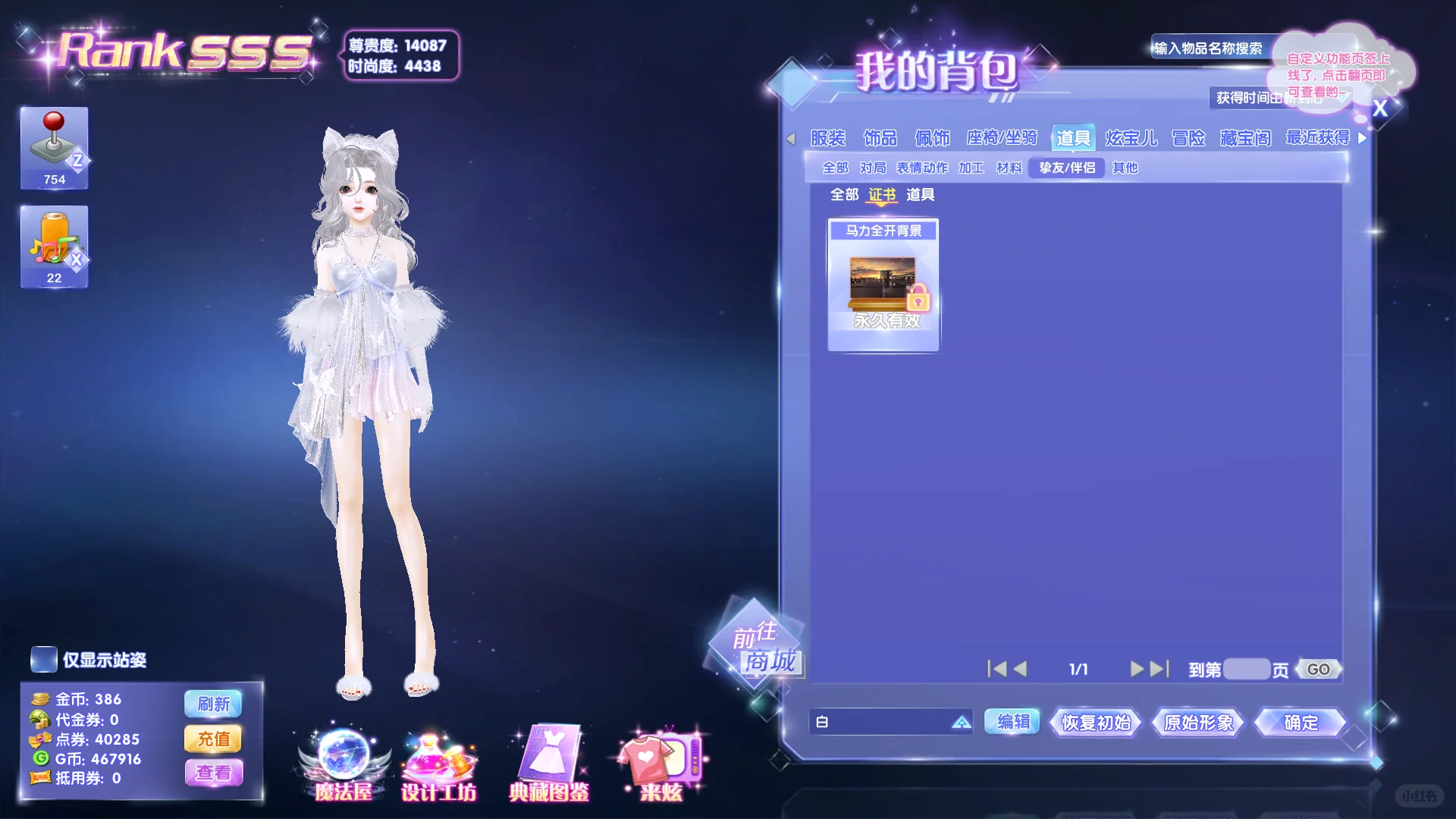Jump to last page with the skip-forward arrow

1159,669
